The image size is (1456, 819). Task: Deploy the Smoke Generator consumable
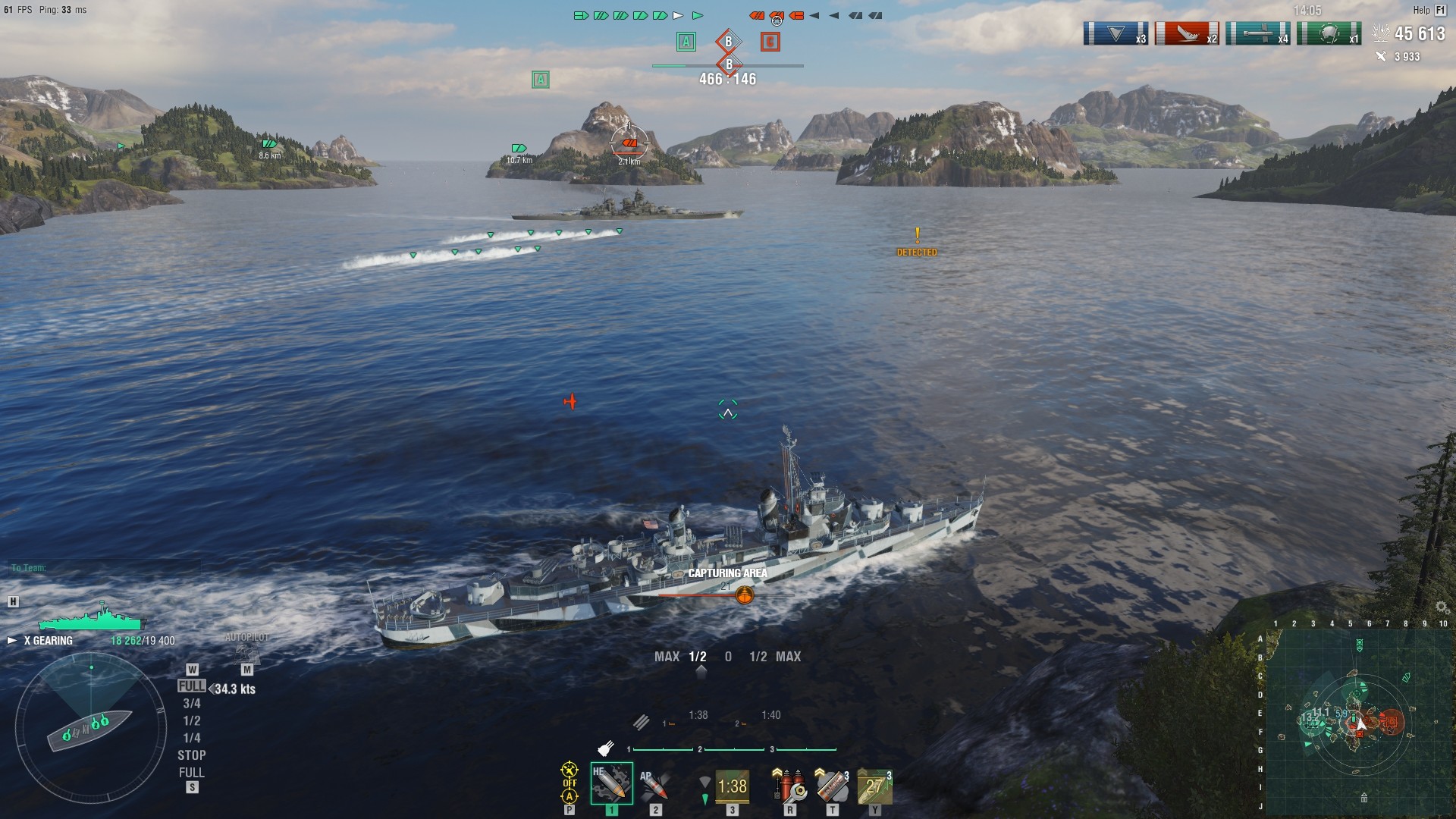(x=832, y=786)
